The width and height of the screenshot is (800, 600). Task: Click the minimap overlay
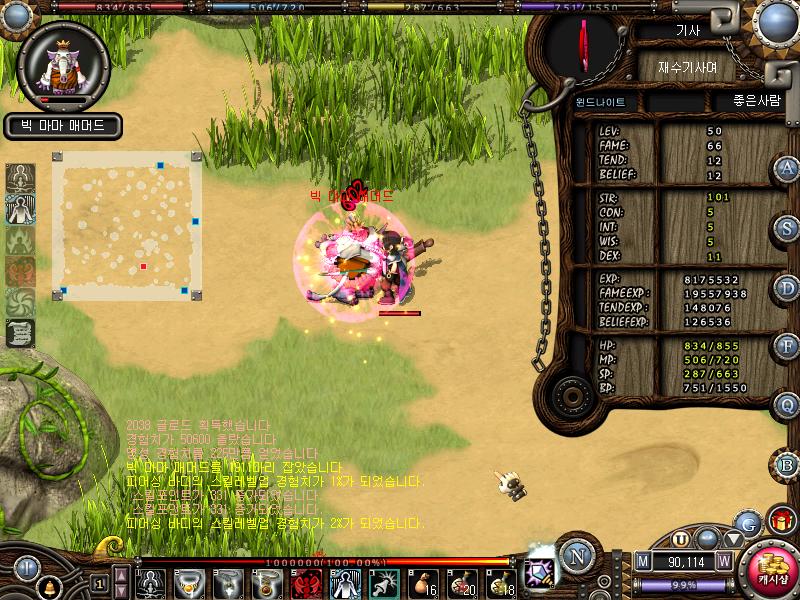pyautogui.click(x=127, y=226)
